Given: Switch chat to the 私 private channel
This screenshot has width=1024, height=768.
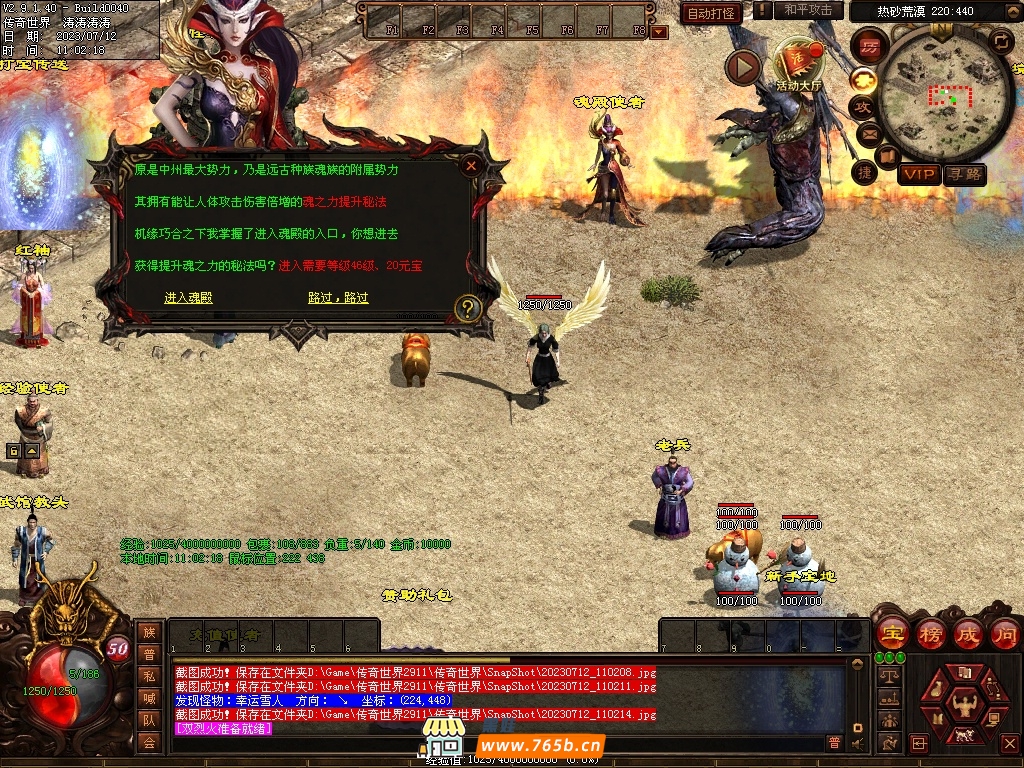Looking at the screenshot, I should click(149, 676).
